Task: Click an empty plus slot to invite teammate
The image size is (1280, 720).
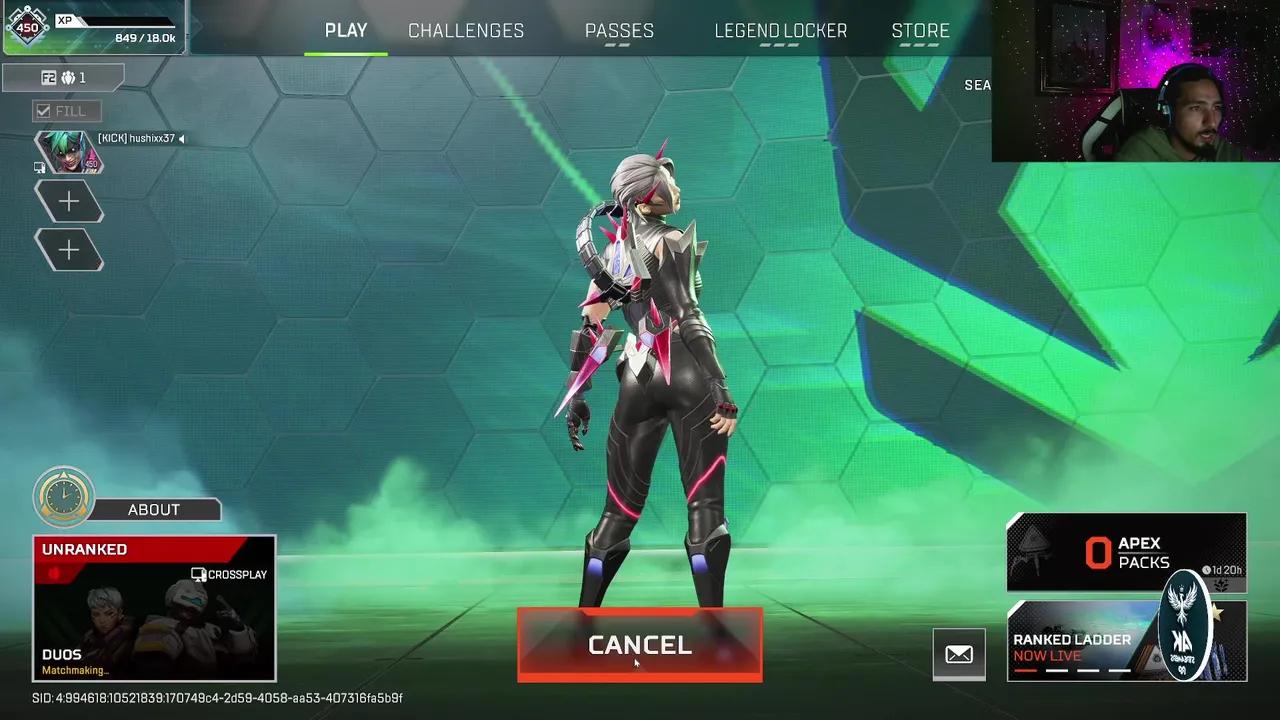Action: click(x=69, y=200)
